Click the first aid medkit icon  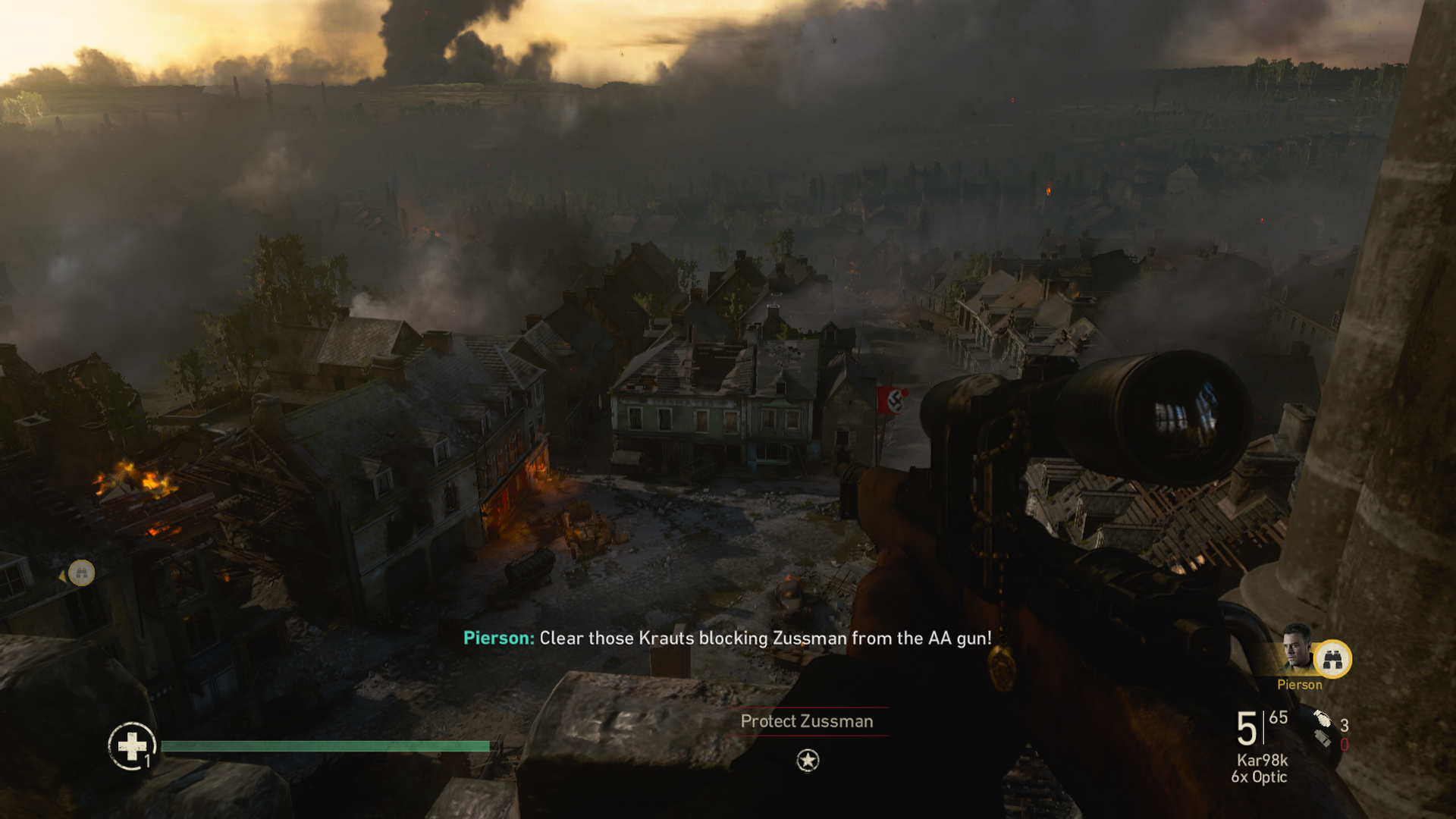[132, 745]
